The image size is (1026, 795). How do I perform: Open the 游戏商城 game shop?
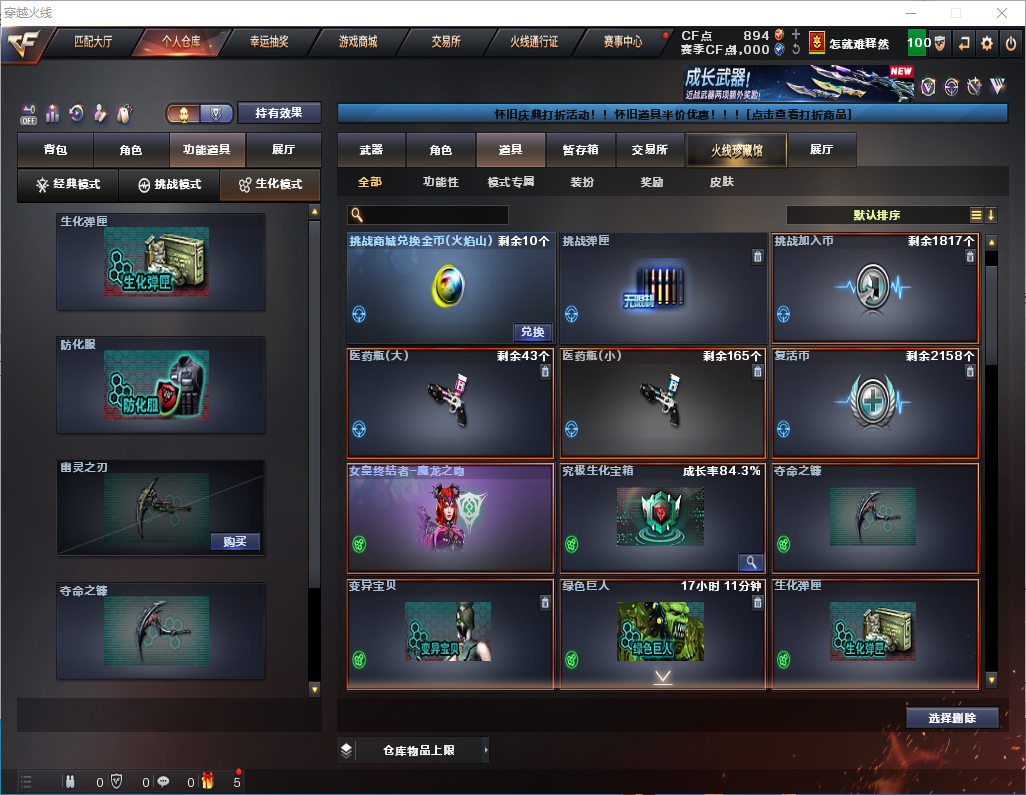tap(357, 42)
